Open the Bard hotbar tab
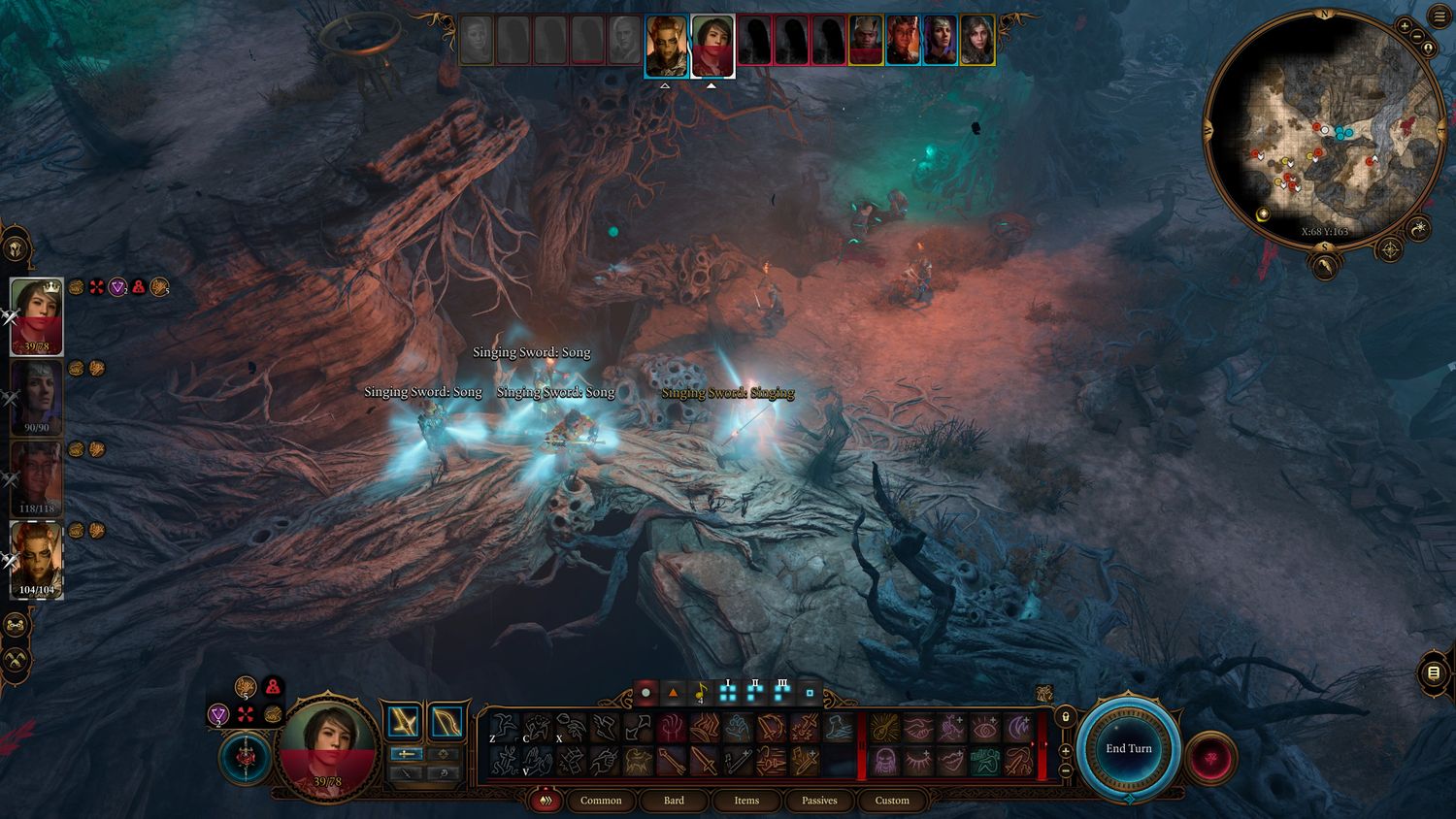The width and height of the screenshot is (1456, 819). pos(674,801)
